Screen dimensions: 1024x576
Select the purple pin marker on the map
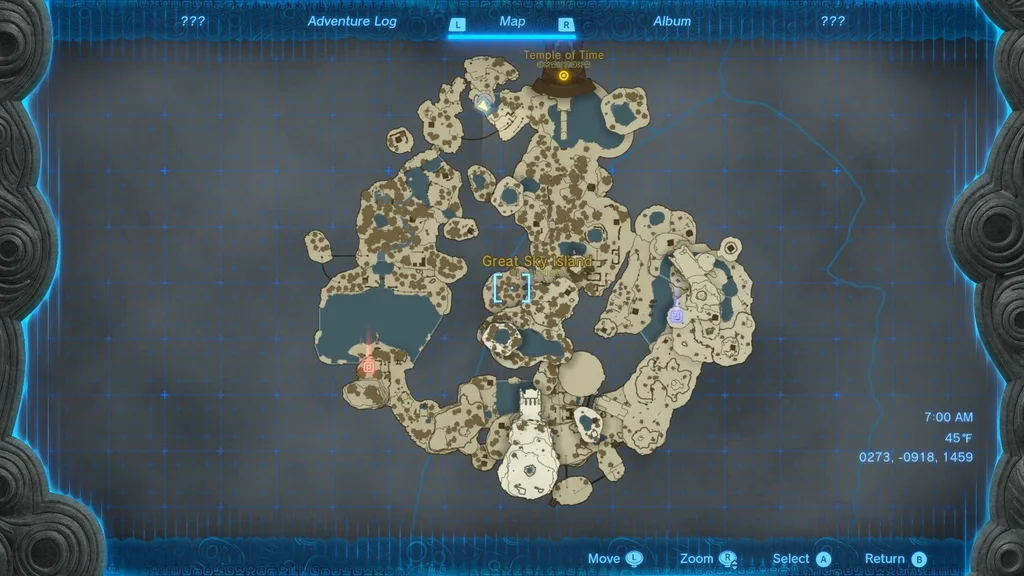(676, 316)
